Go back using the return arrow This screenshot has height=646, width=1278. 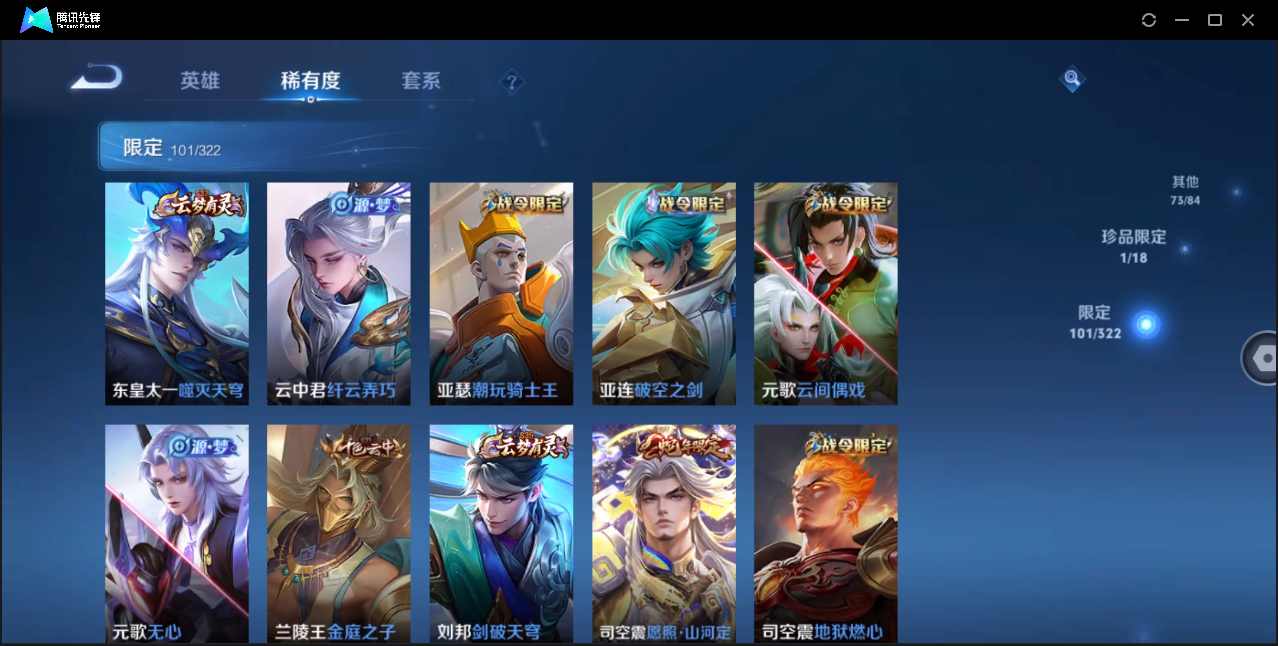pos(97,77)
